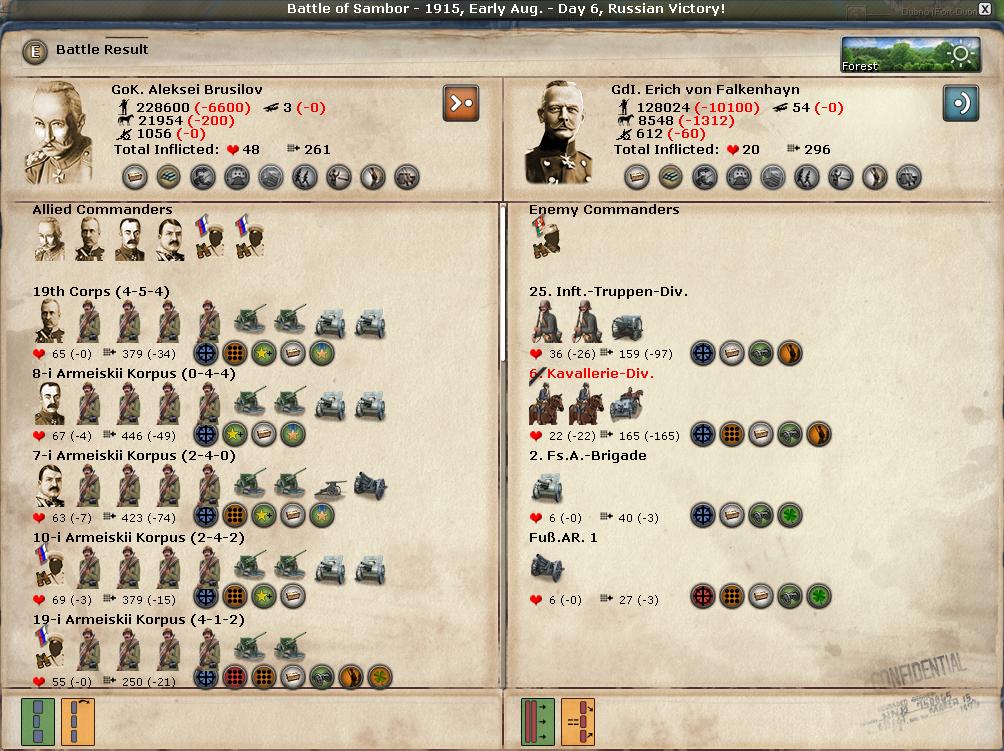This screenshot has height=751, width=1004.
Task: Select Aleksei Brusilov's commander portrait
Action: 65,132
